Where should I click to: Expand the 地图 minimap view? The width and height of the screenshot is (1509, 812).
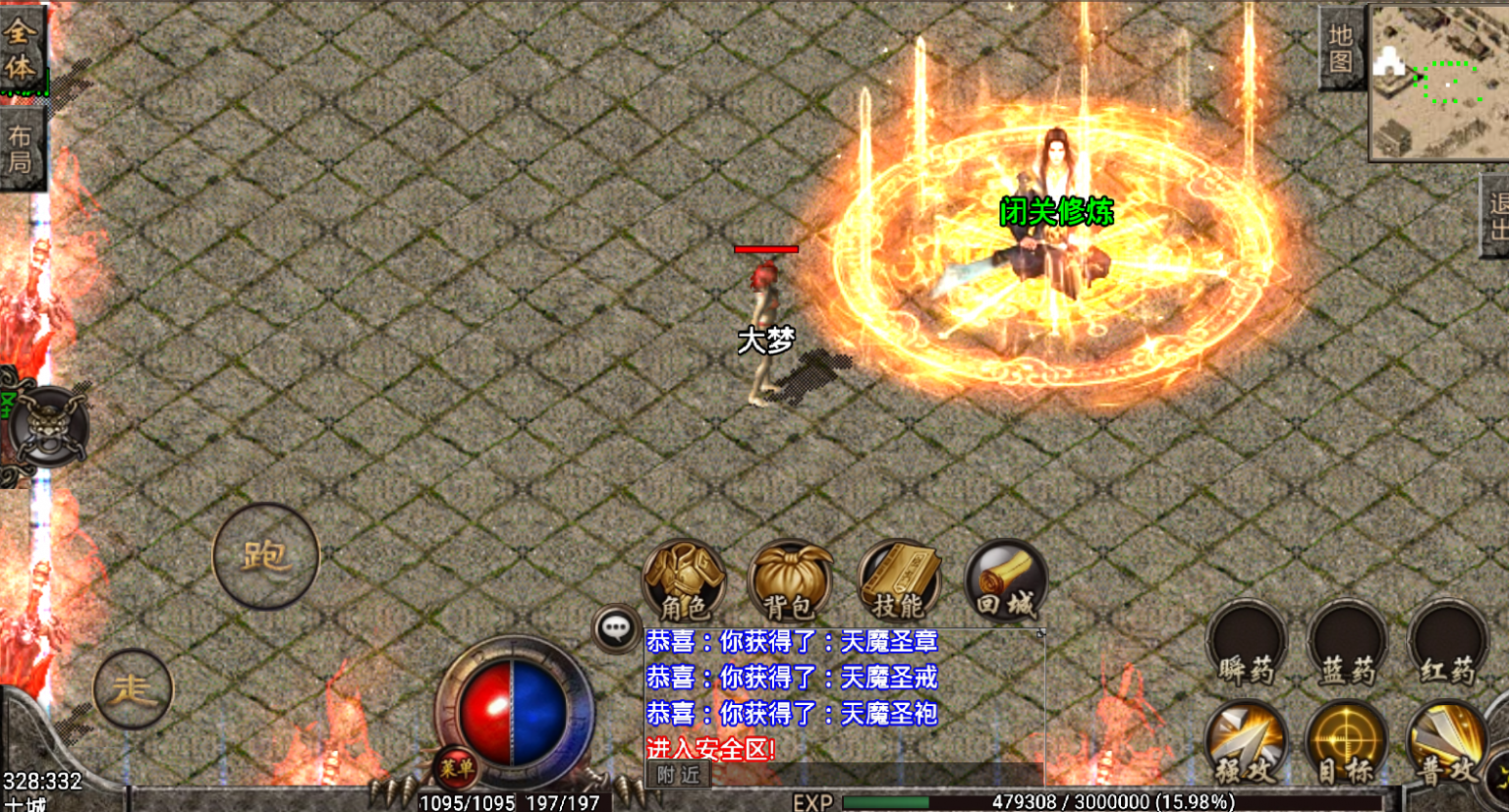1343,47
